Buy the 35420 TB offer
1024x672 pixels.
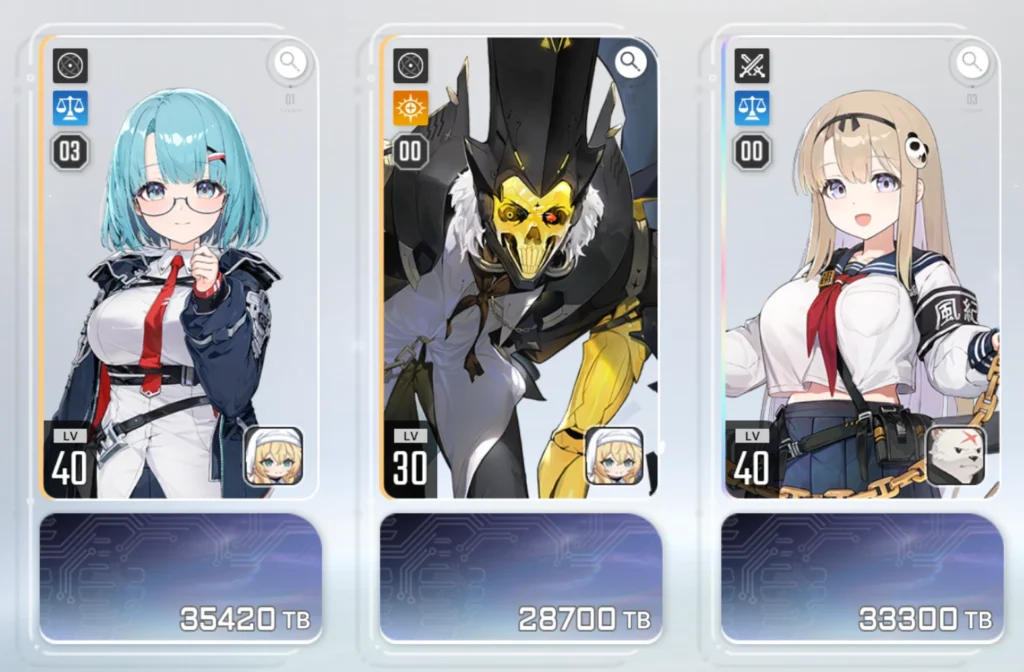pos(180,577)
